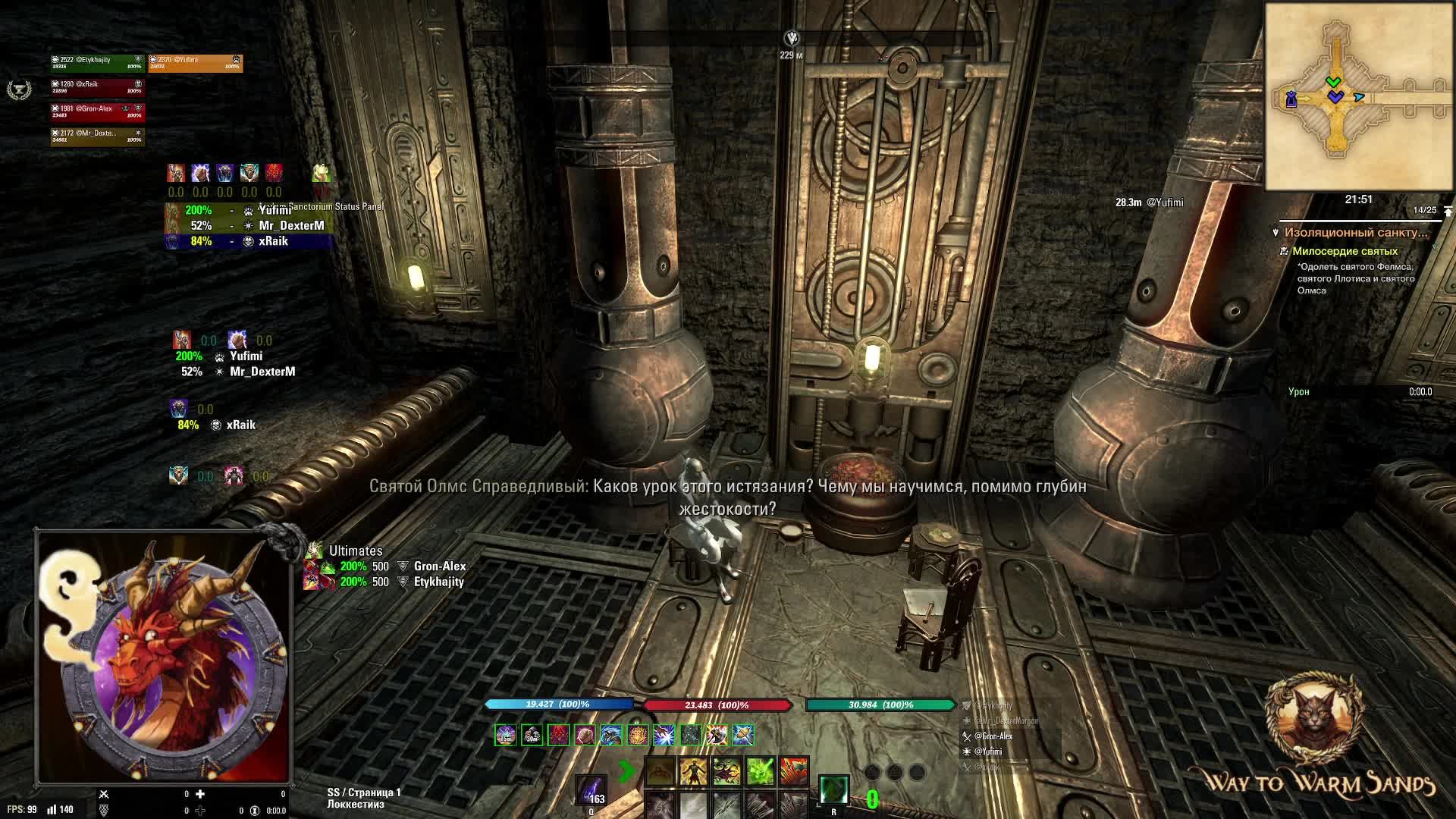Select the @Mr_Dexte... group frame

coord(96,136)
